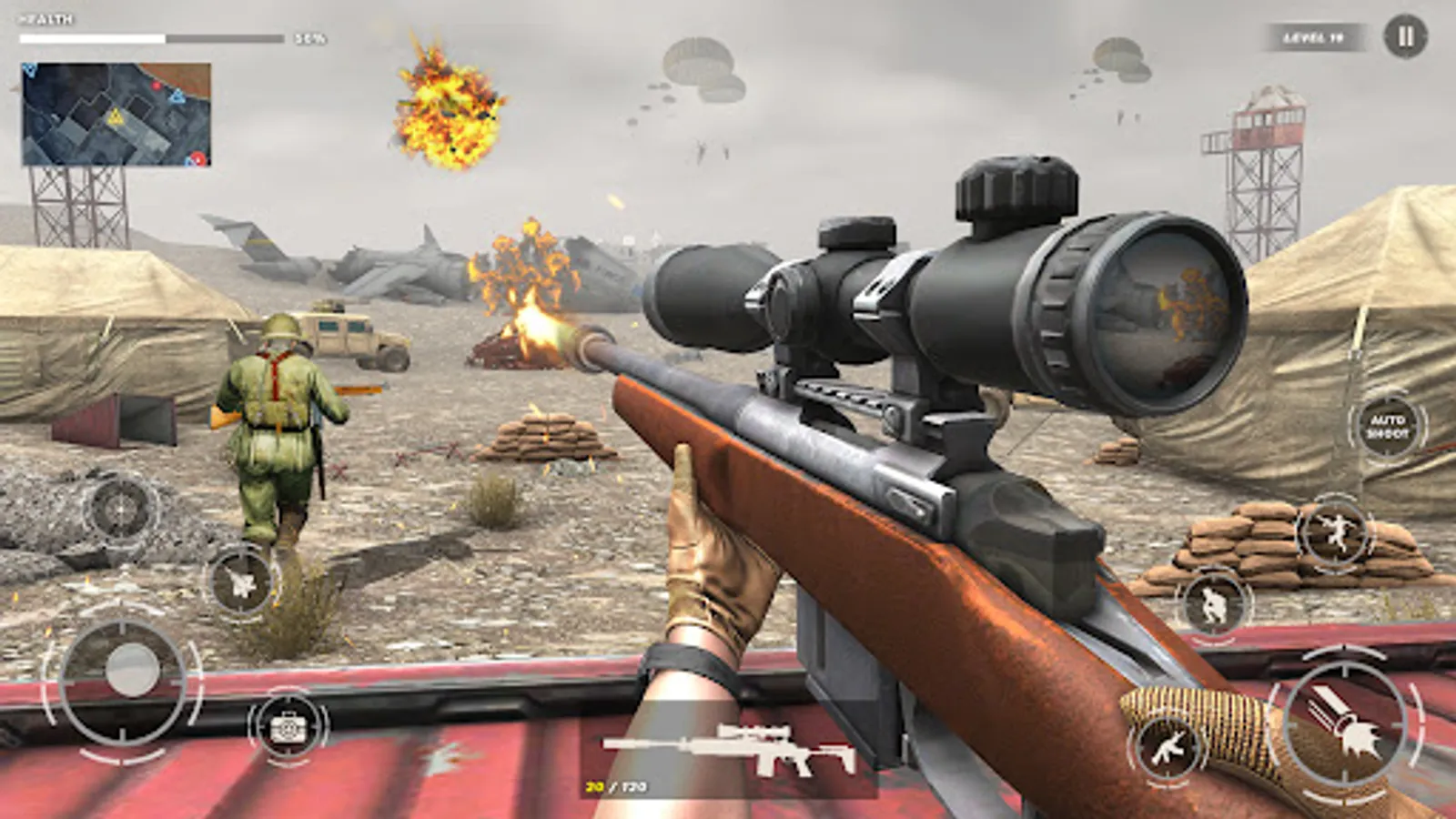Viewport: 1456px width, 819px height.
Task: Open the scope with the aim icon
Action: pos(120,509)
